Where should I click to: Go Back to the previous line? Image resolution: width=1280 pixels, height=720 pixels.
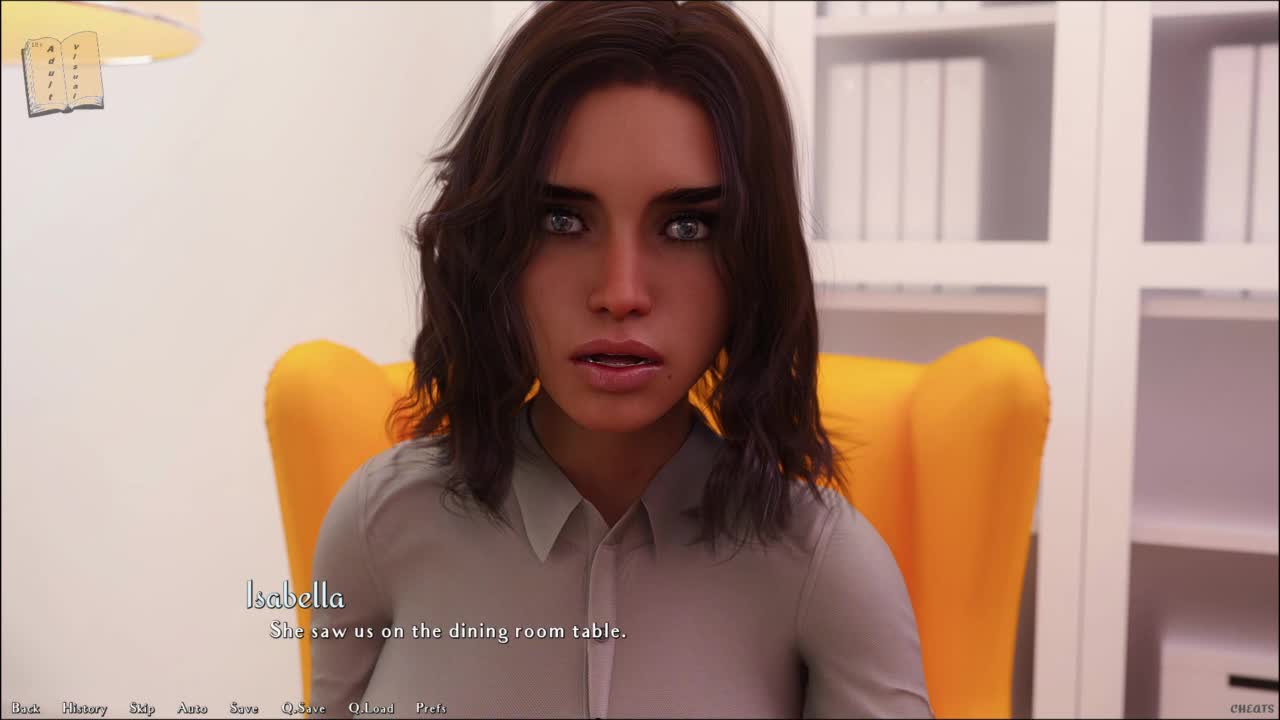coord(25,708)
